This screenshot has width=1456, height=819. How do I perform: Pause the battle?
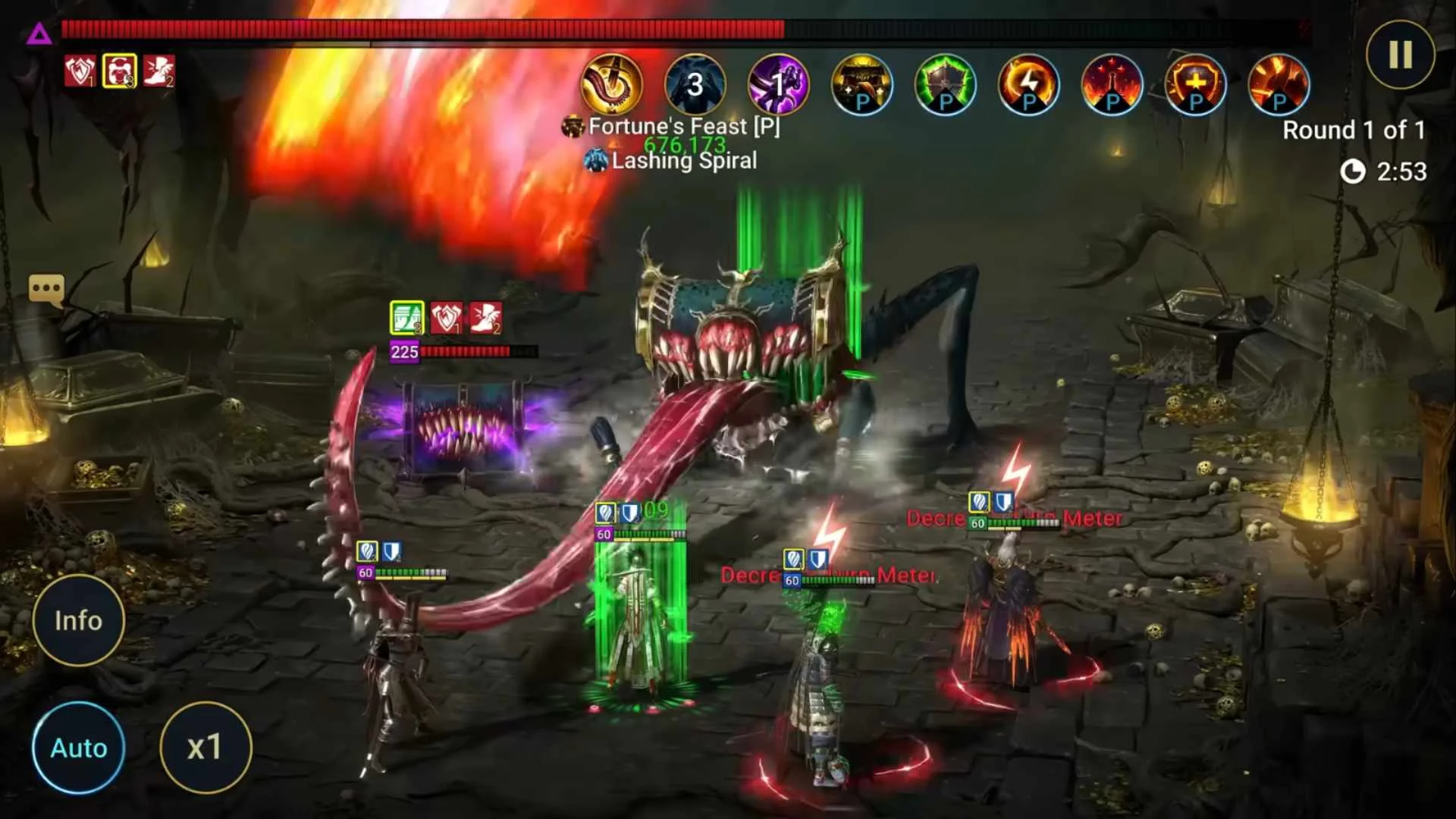pyautogui.click(x=1400, y=55)
